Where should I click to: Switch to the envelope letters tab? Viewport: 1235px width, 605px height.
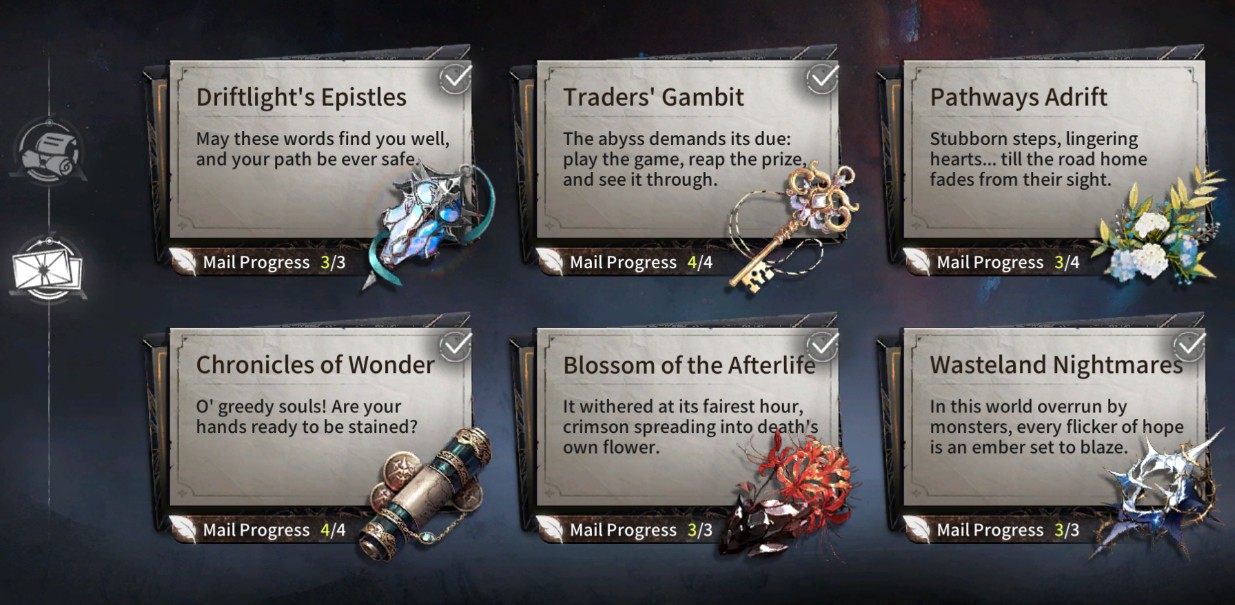(x=47, y=268)
